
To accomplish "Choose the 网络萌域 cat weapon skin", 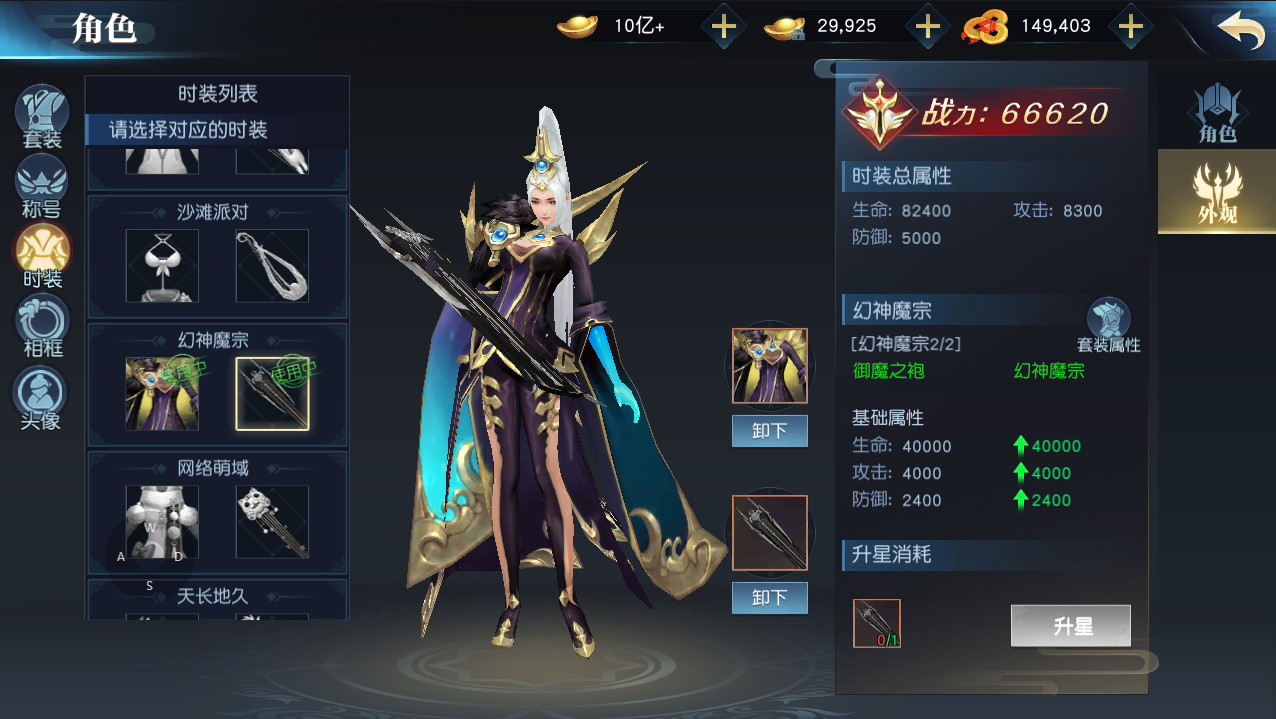I will pos(272,521).
